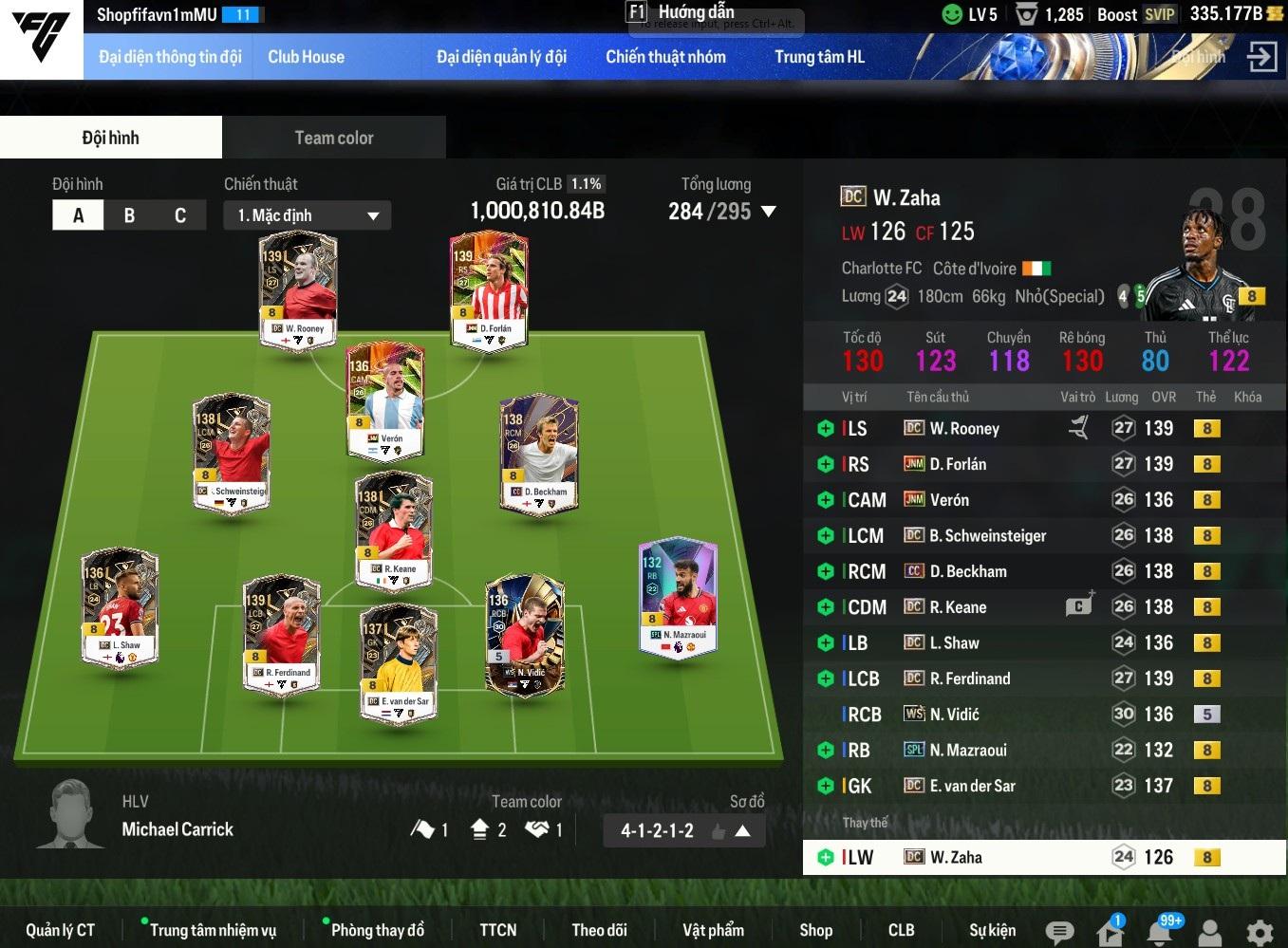This screenshot has width=1288, height=948.
Task: Go to Trung tâm HL
Action: 819,57
